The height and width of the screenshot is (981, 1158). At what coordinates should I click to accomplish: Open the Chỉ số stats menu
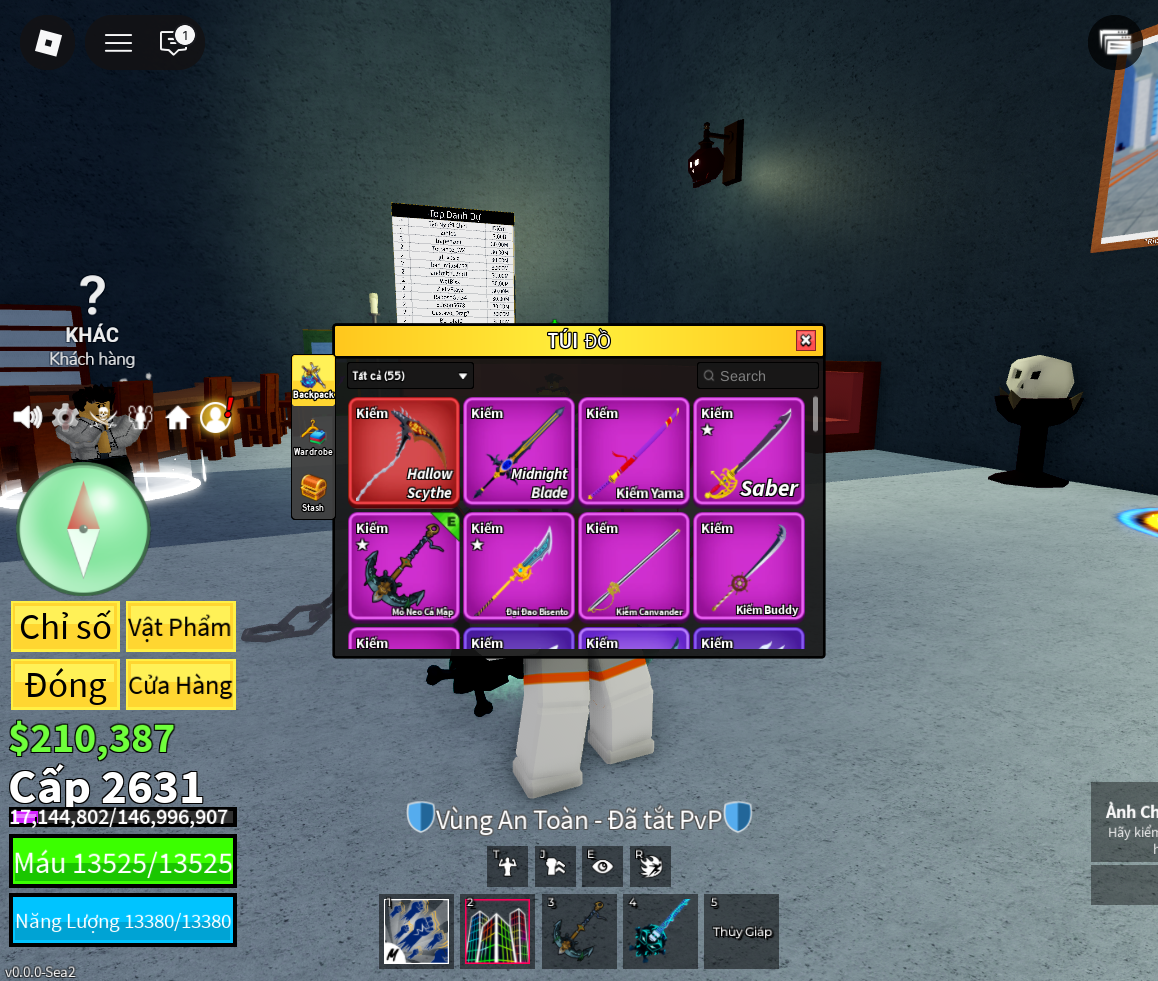point(66,627)
